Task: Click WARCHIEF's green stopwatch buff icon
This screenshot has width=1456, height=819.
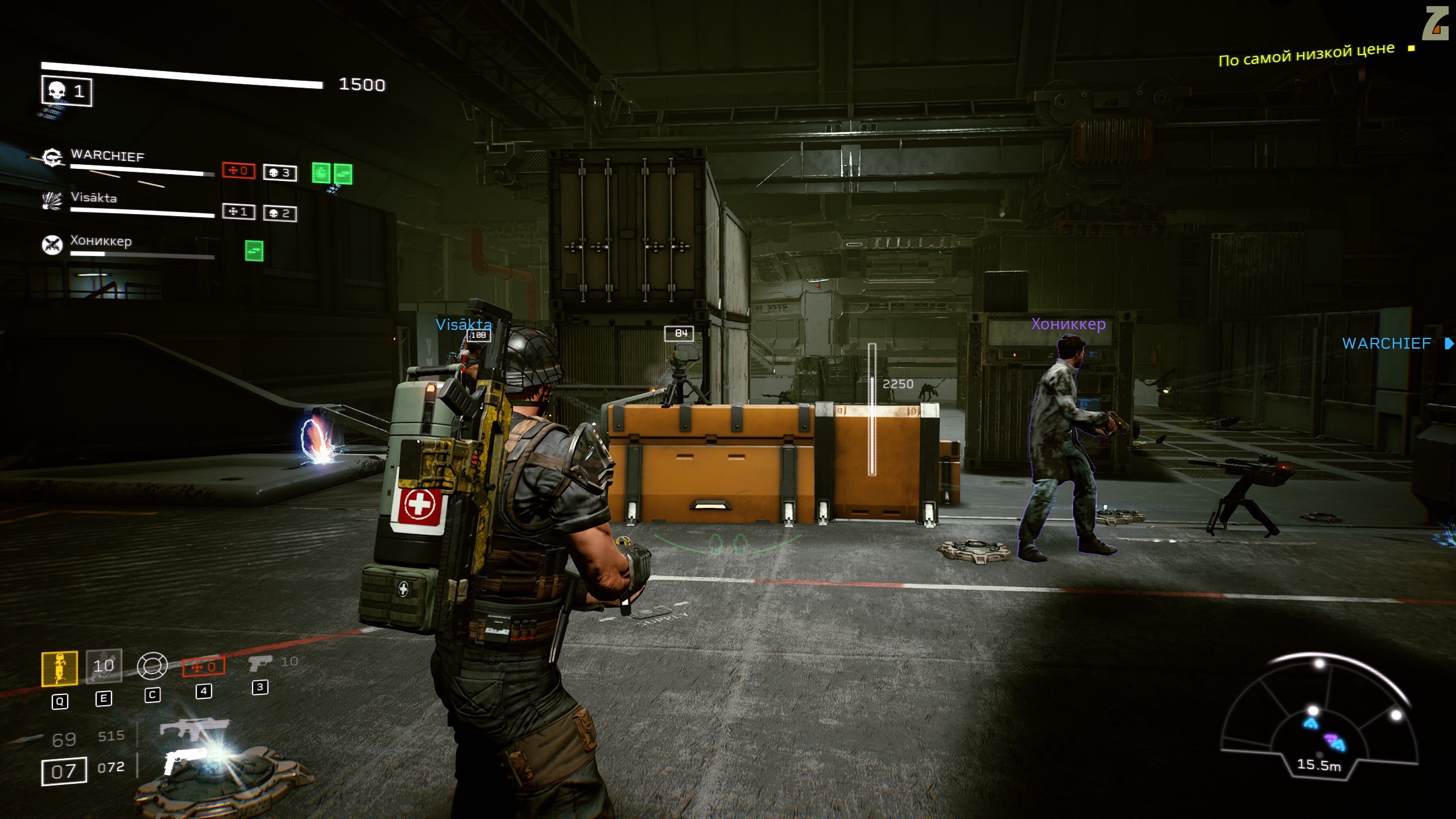Action: [321, 173]
